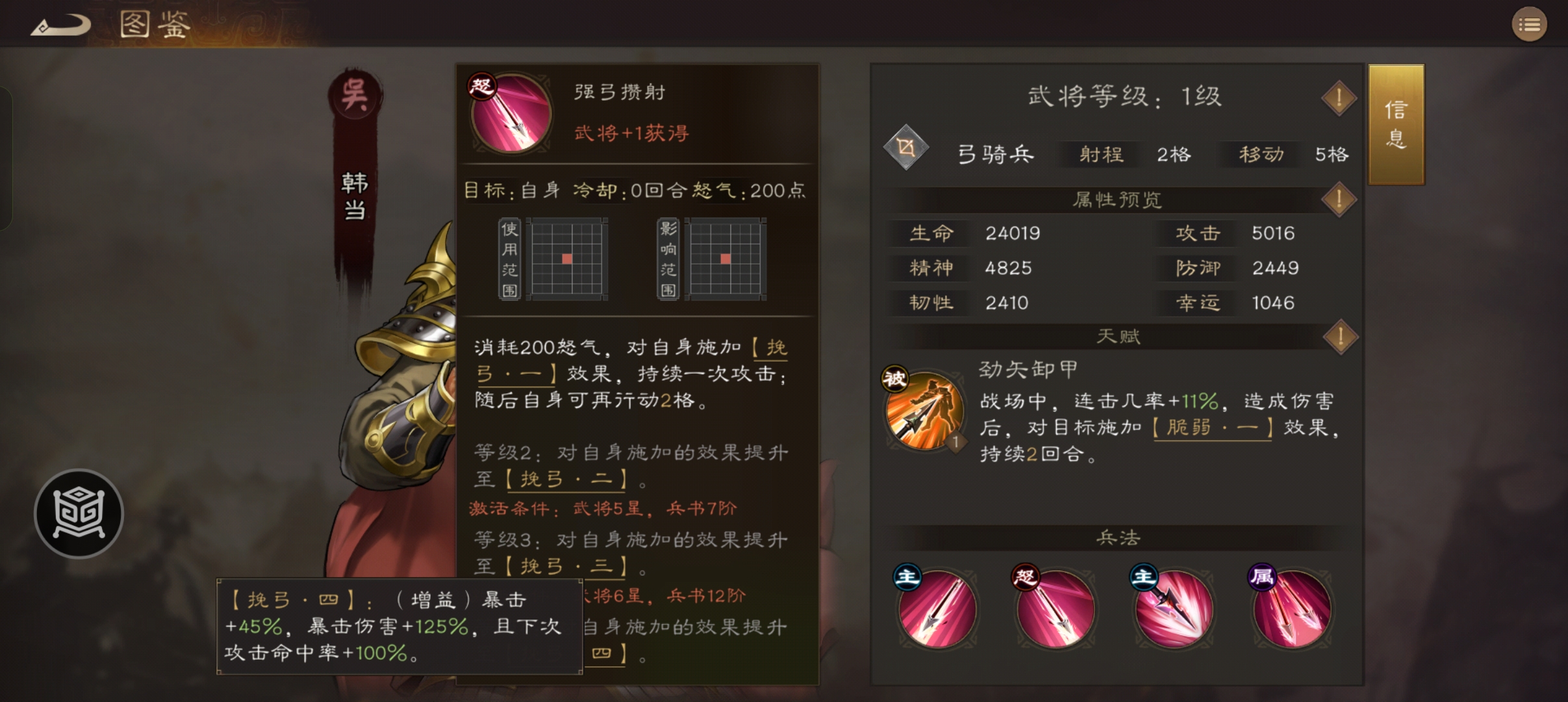Select the 怒 tactic icon

tap(1055, 608)
